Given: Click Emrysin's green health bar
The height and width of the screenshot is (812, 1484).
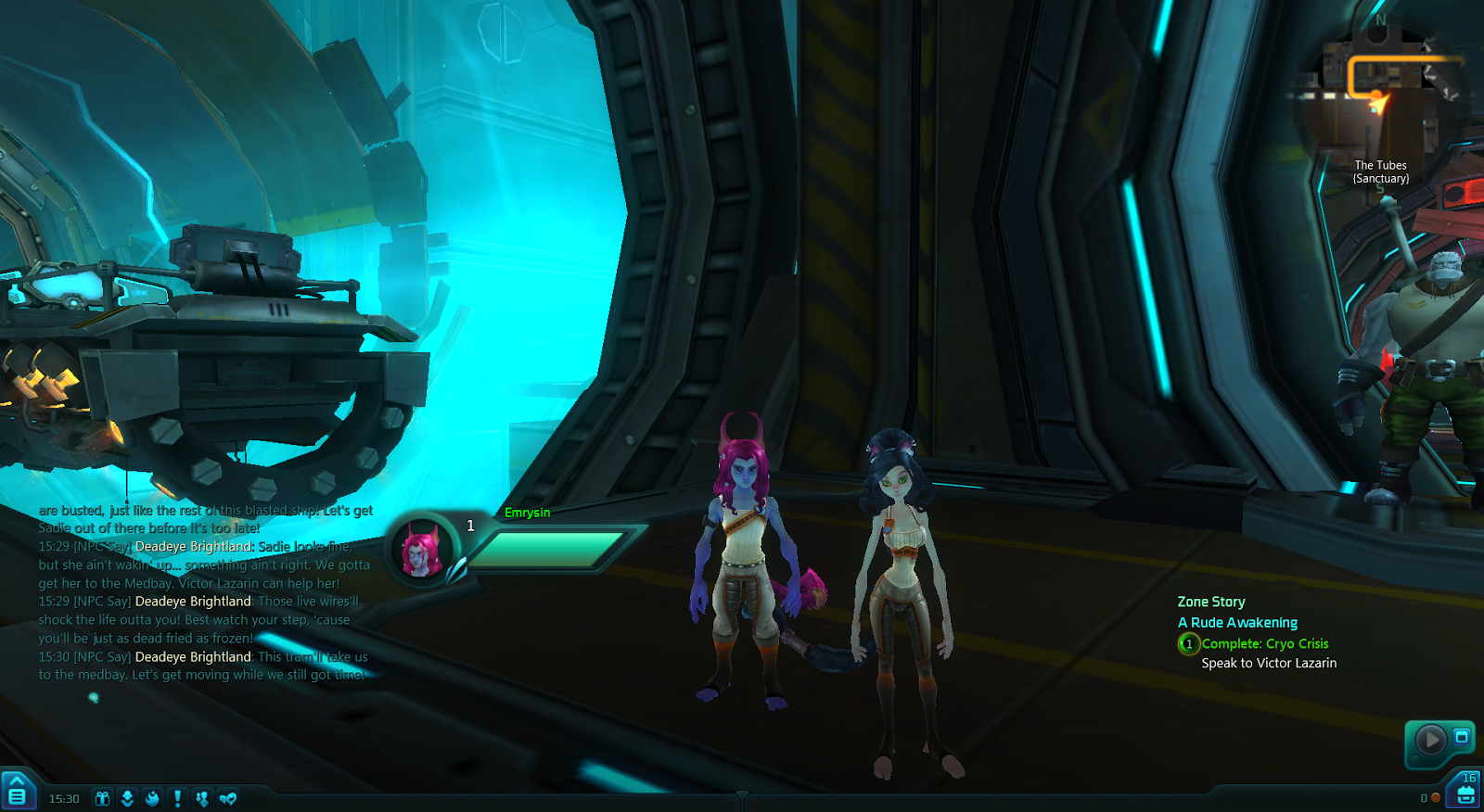Looking at the screenshot, I should (547, 549).
